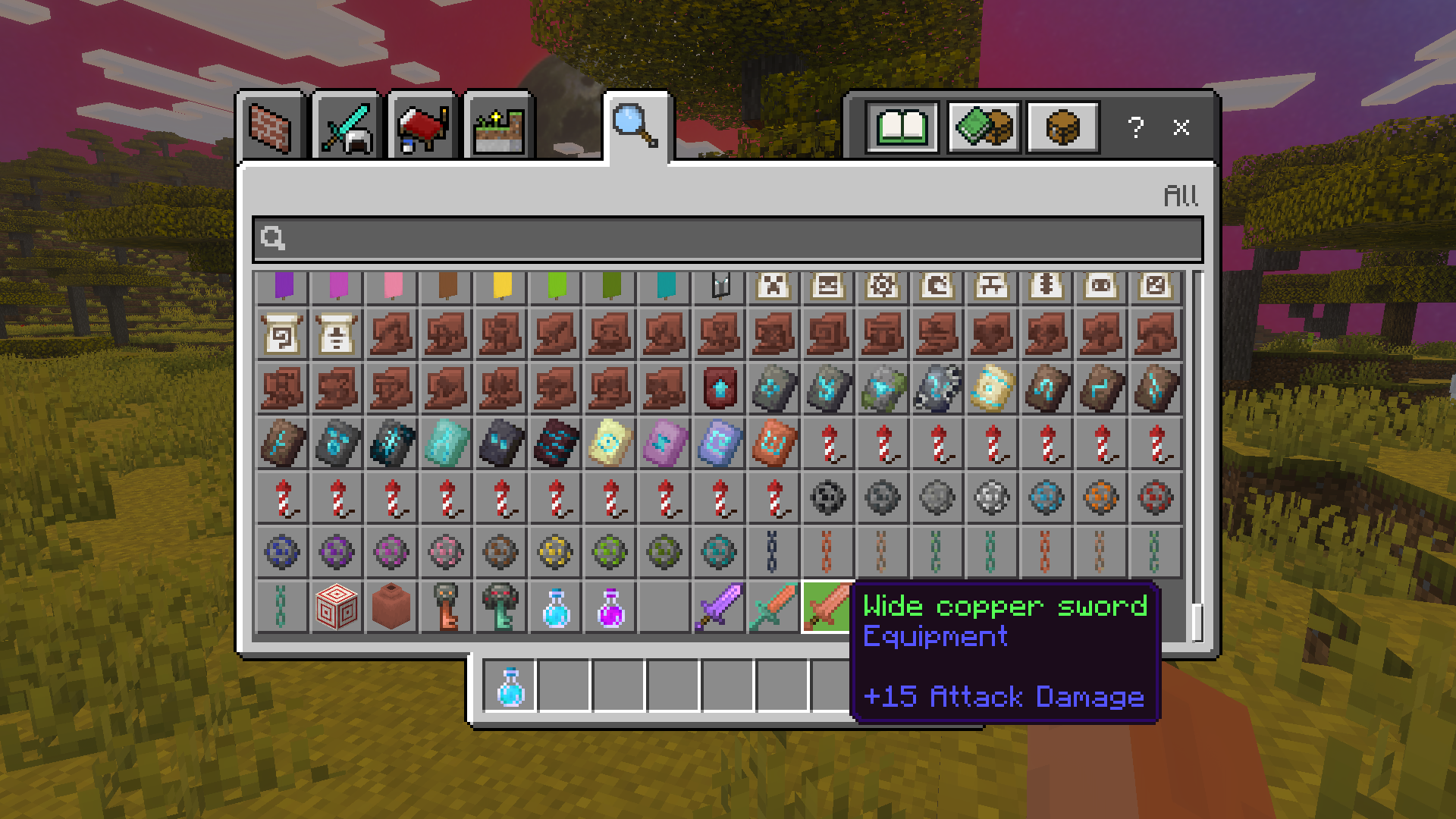Select the blue potion bottle in the grid
The image size is (1456, 819).
pyautogui.click(x=555, y=607)
